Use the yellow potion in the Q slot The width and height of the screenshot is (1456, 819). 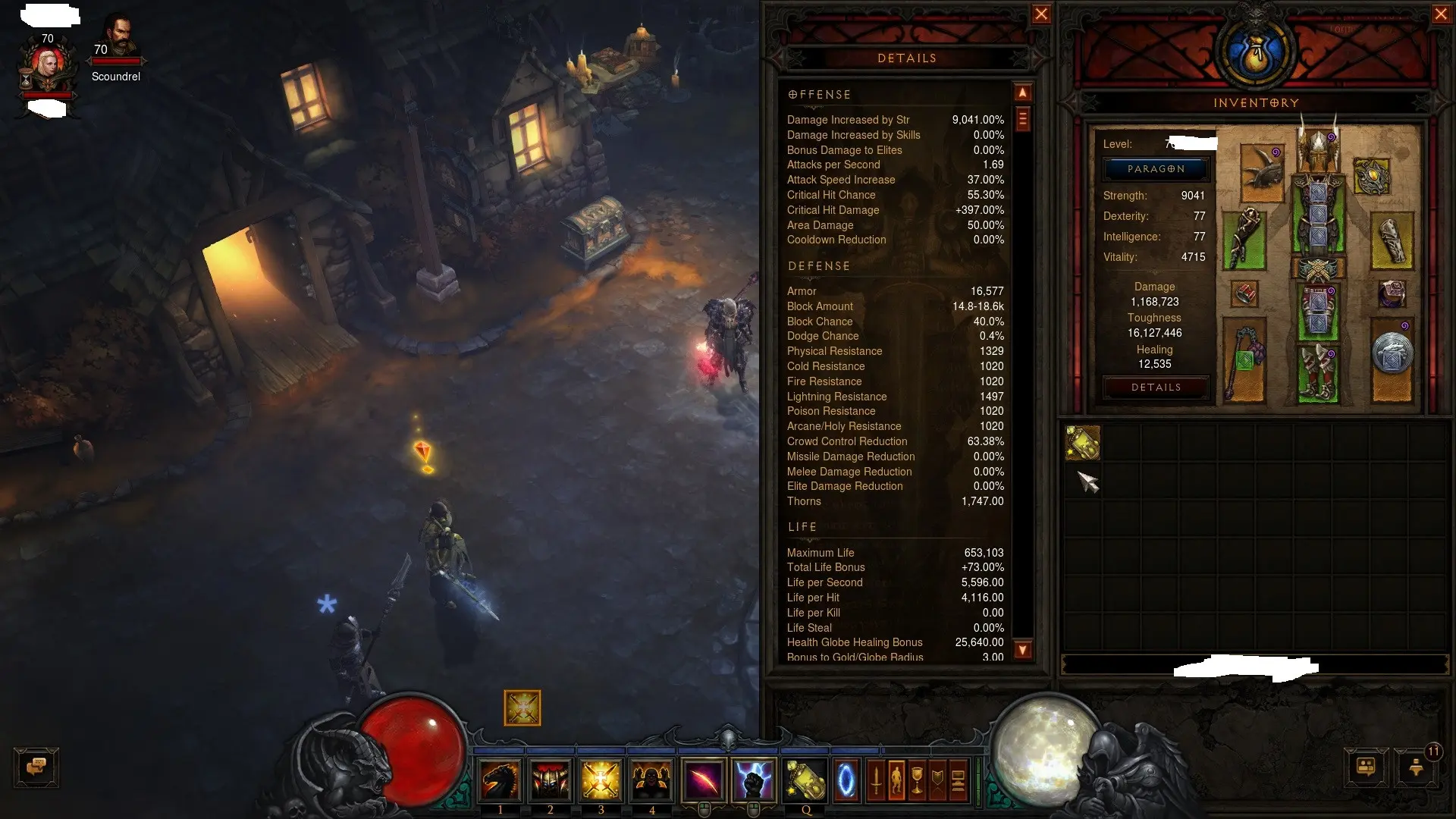805,781
